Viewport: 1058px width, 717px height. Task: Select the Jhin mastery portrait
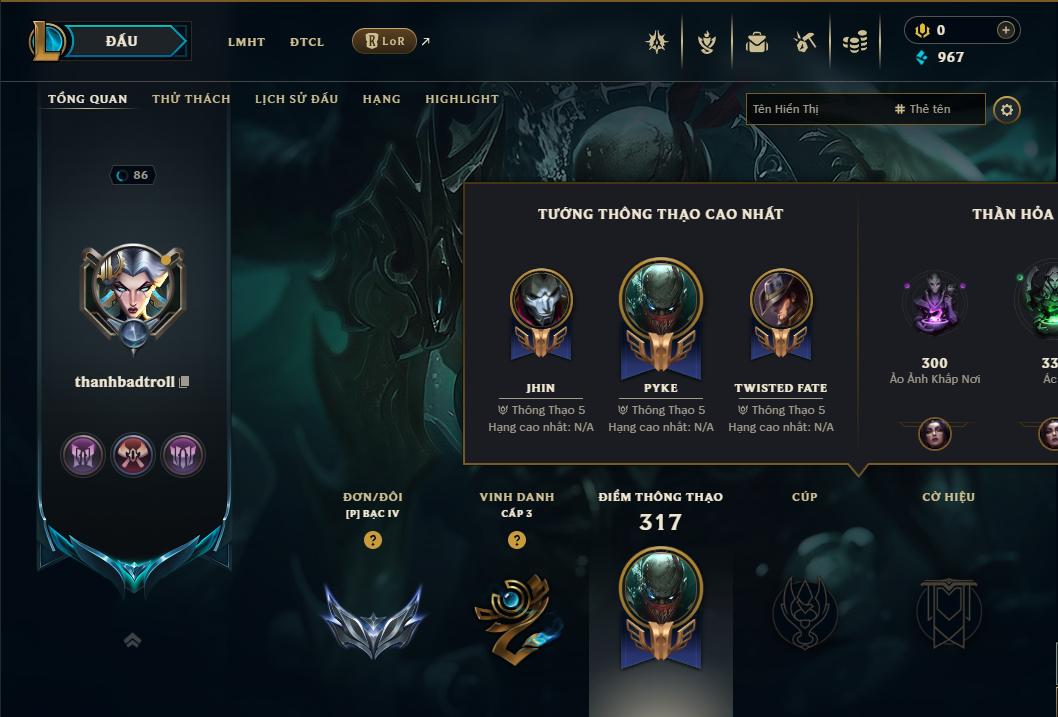pos(541,300)
